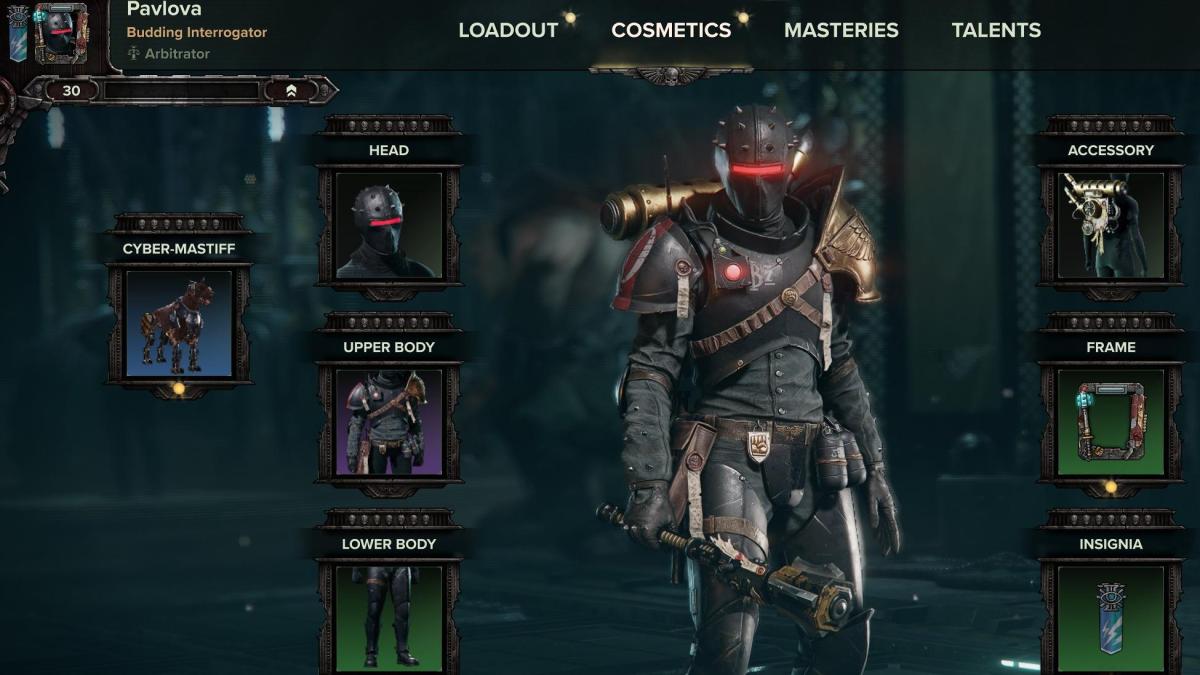Go to the Masteries tab

click(x=841, y=30)
